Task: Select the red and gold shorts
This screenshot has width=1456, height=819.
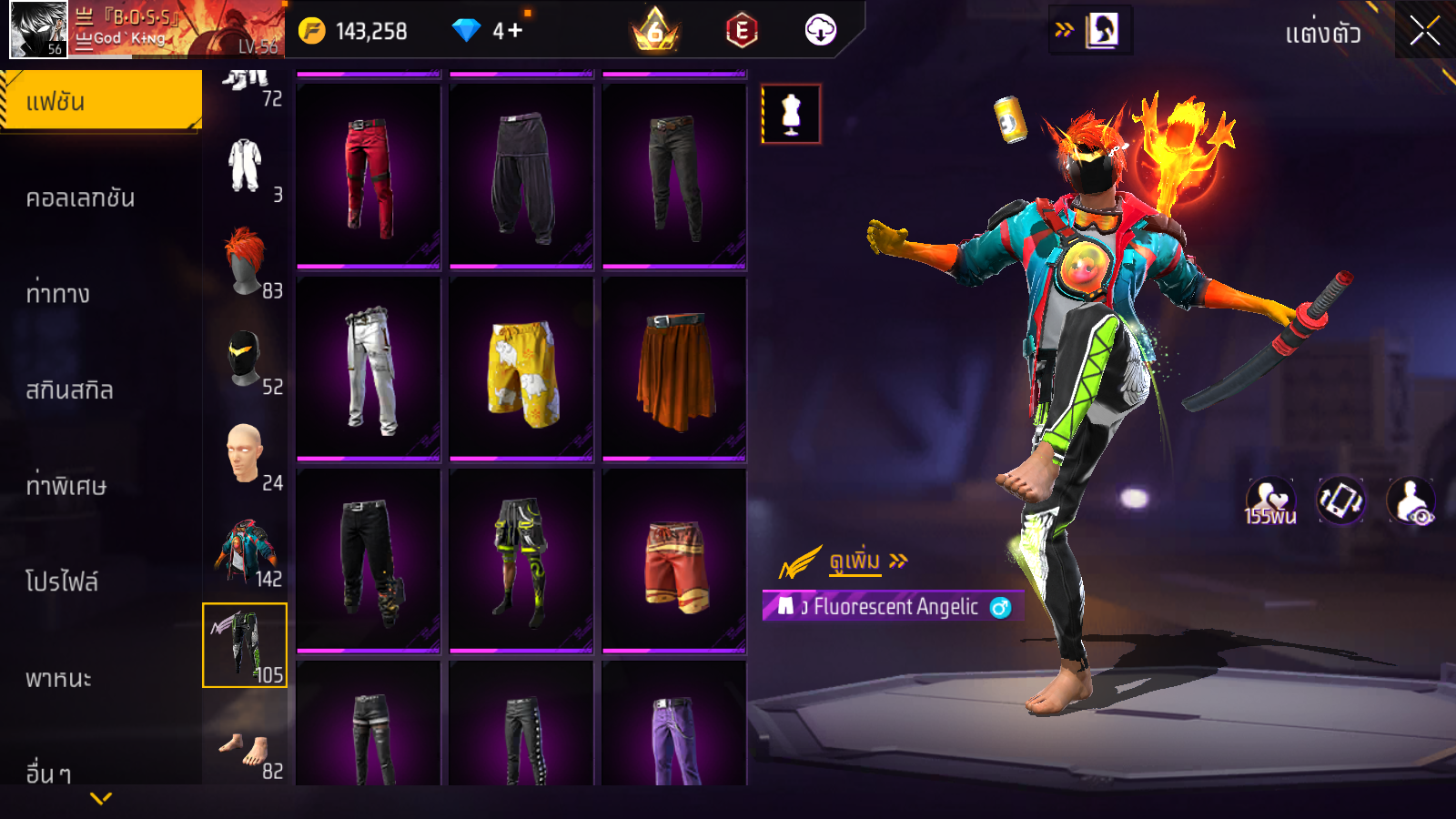Action: pyautogui.click(x=674, y=561)
